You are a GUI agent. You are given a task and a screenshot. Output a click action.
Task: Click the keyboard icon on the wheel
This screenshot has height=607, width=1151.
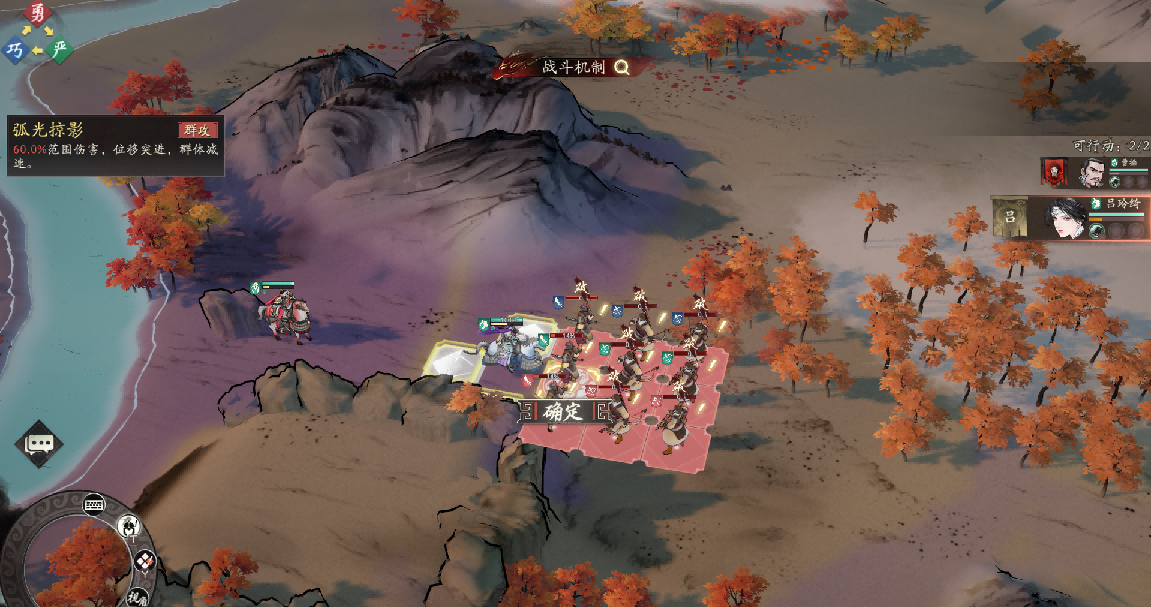click(x=96, y=504)
